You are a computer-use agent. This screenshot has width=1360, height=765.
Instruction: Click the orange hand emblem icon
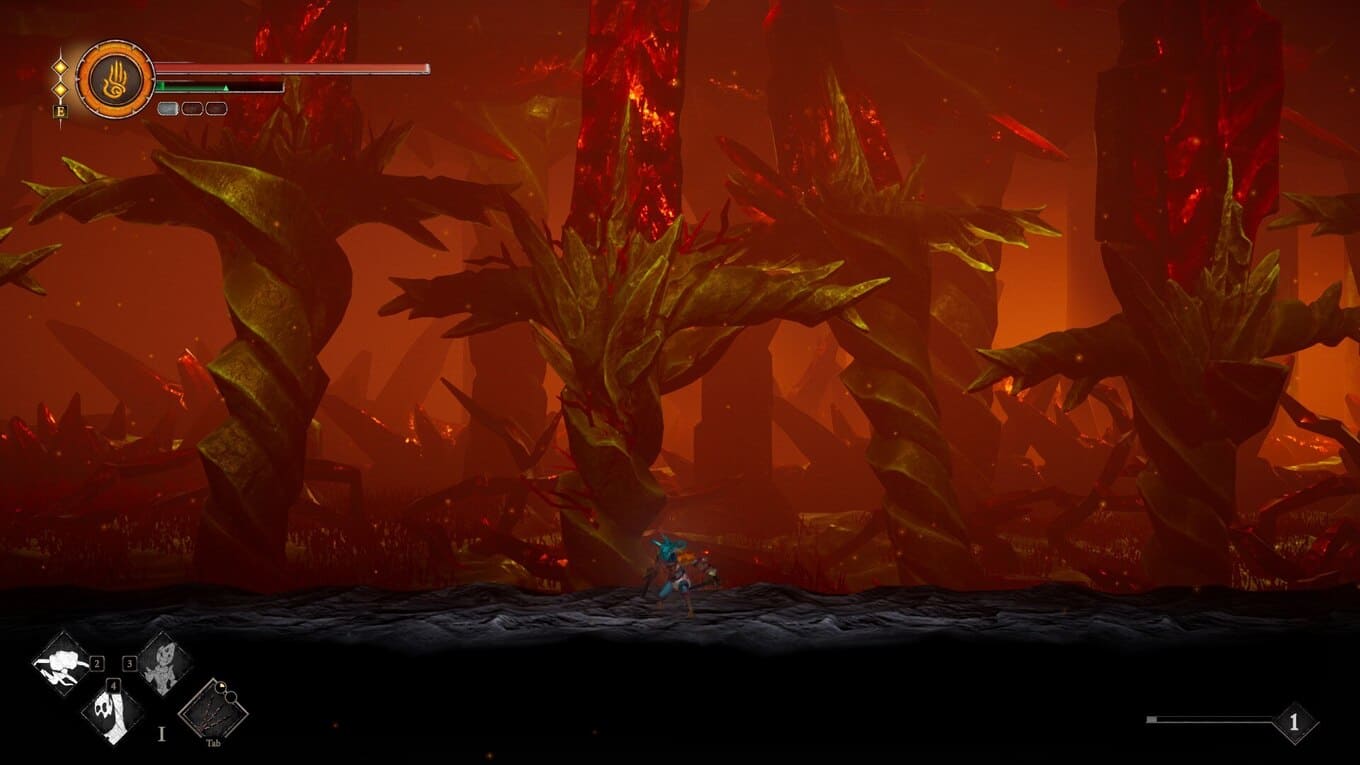coord(115,80)
